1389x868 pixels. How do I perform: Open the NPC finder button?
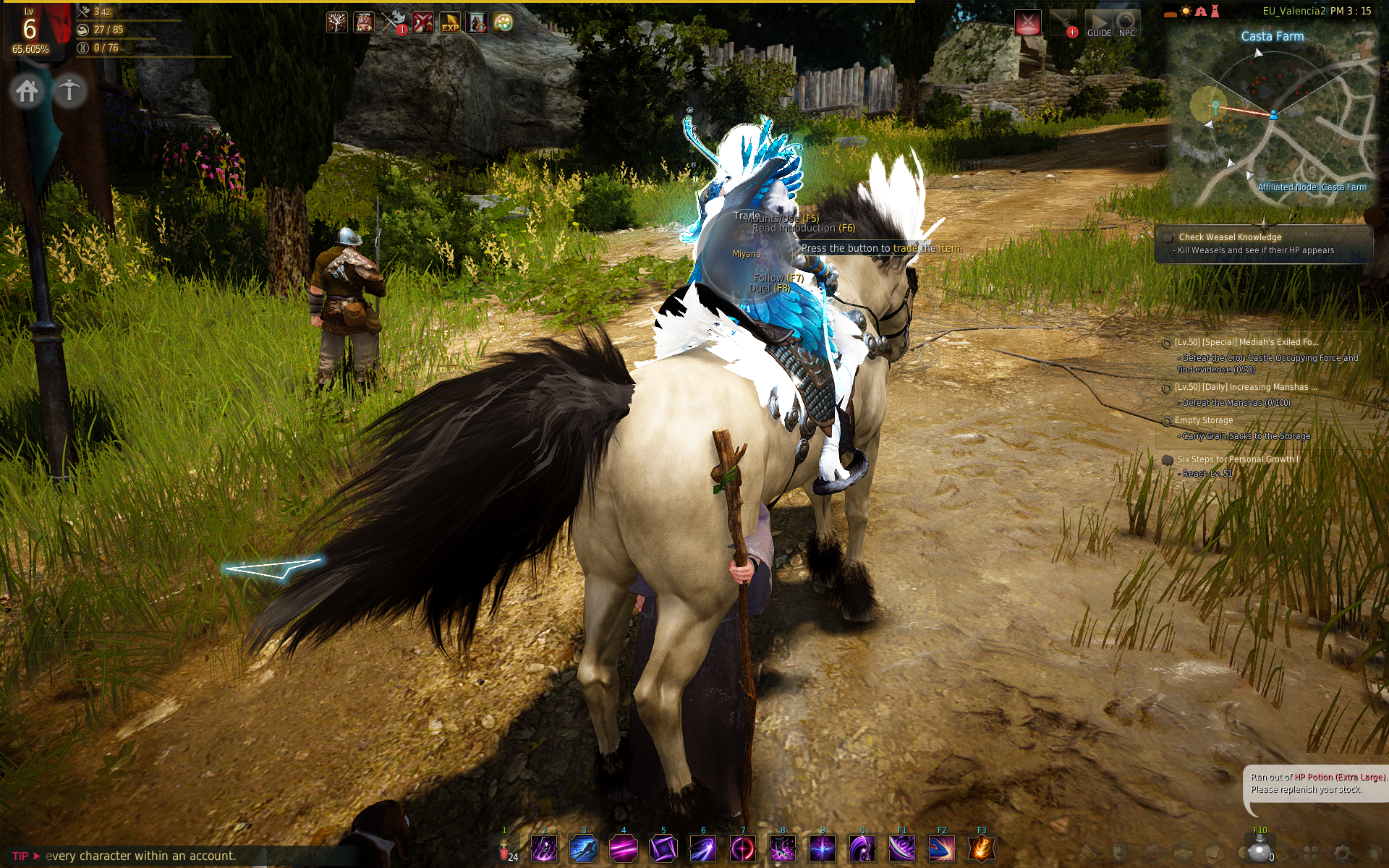pos(1126,23)
